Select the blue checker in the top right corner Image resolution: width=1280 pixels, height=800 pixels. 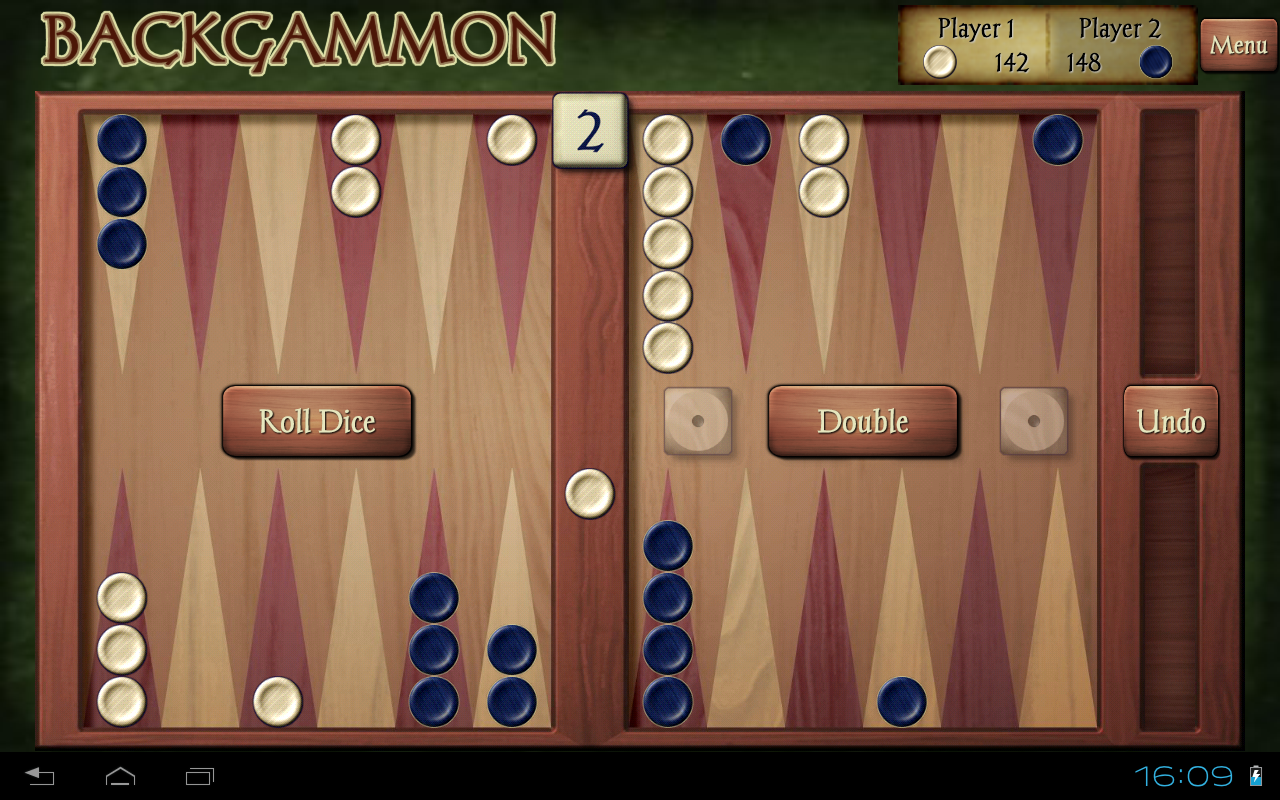click(x=1056, y=140)
